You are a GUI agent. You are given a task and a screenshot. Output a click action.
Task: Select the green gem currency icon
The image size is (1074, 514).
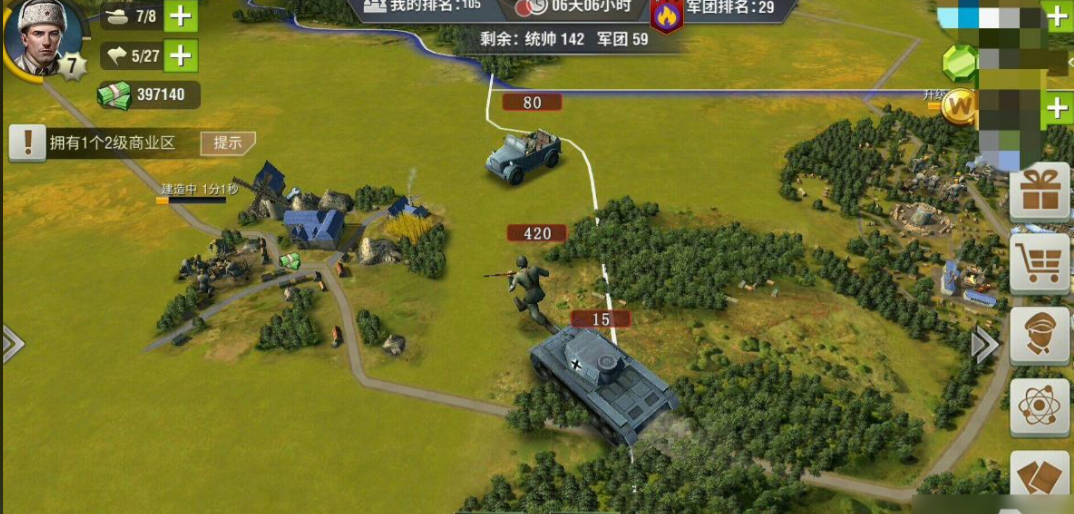point(959,62)
